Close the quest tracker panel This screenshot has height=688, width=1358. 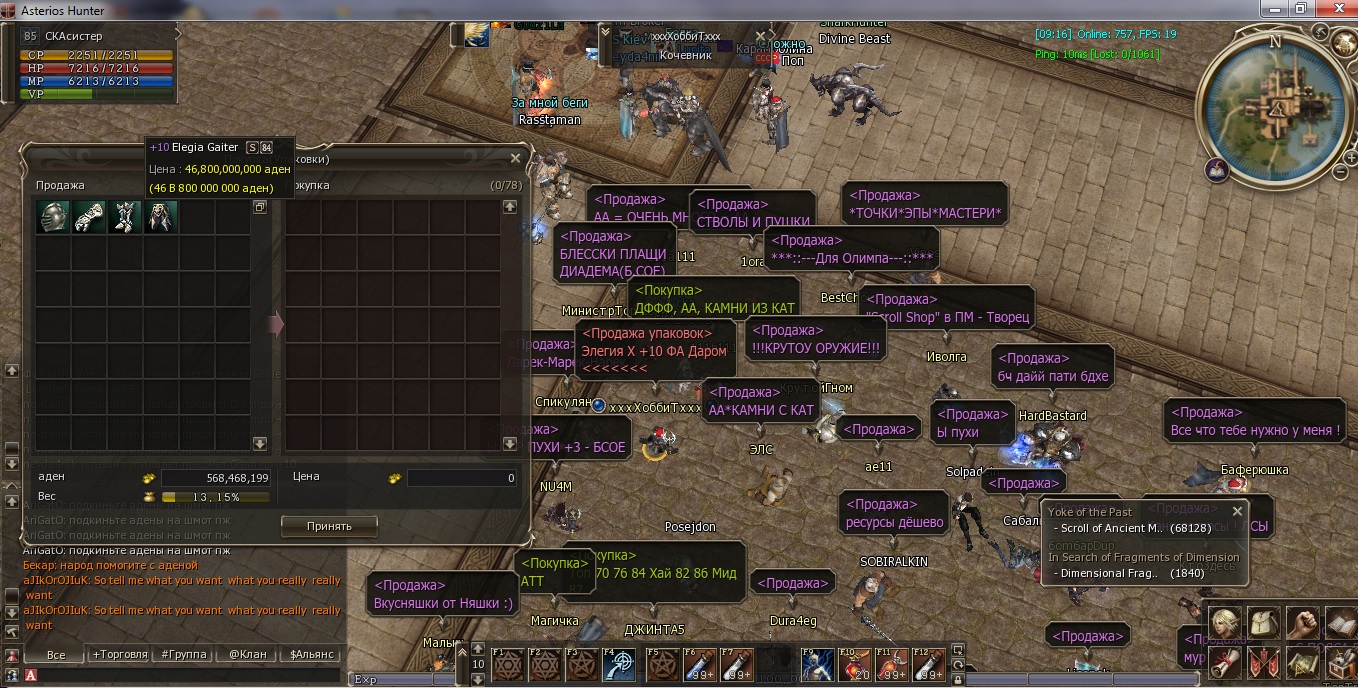click(1237, 511)
